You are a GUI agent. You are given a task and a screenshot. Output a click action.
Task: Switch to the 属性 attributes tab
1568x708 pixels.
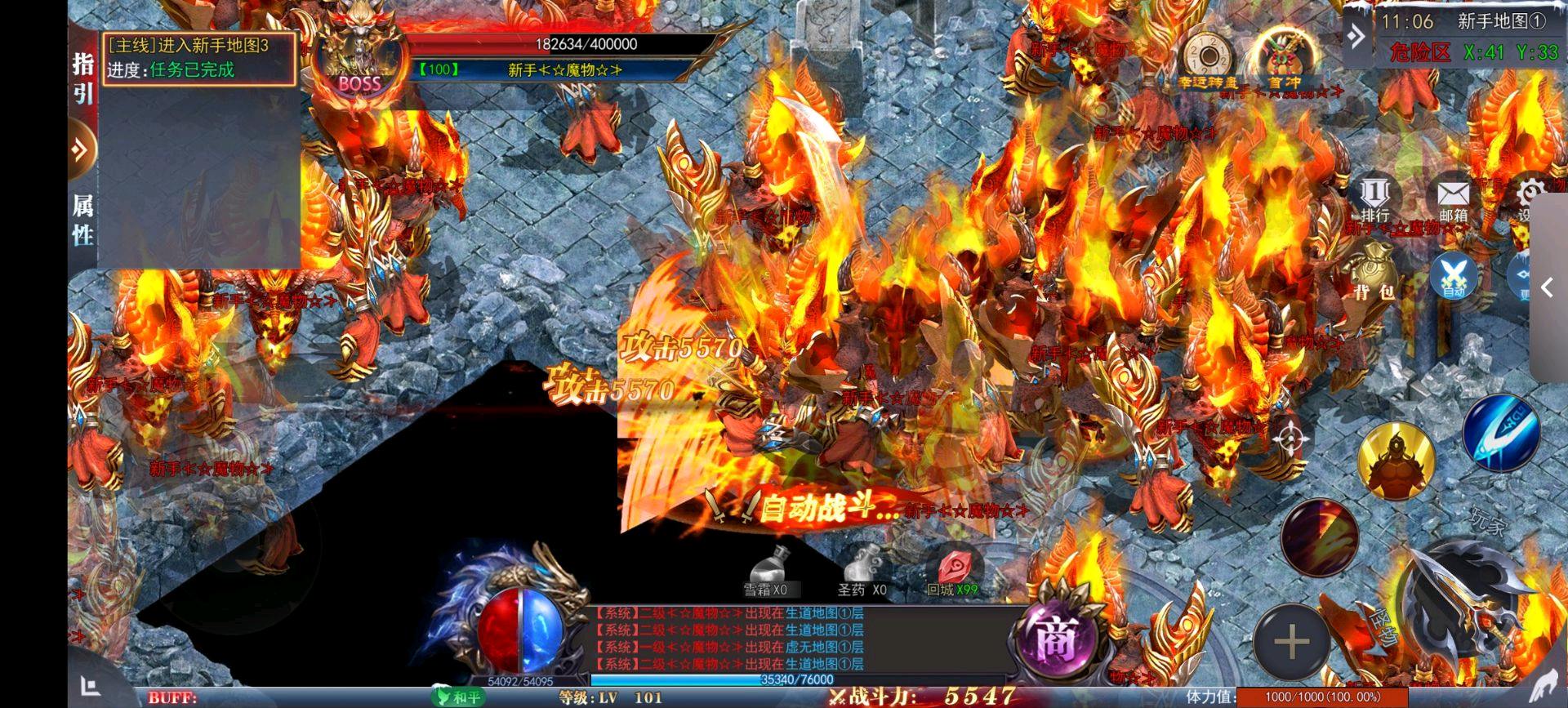(82, 219)
